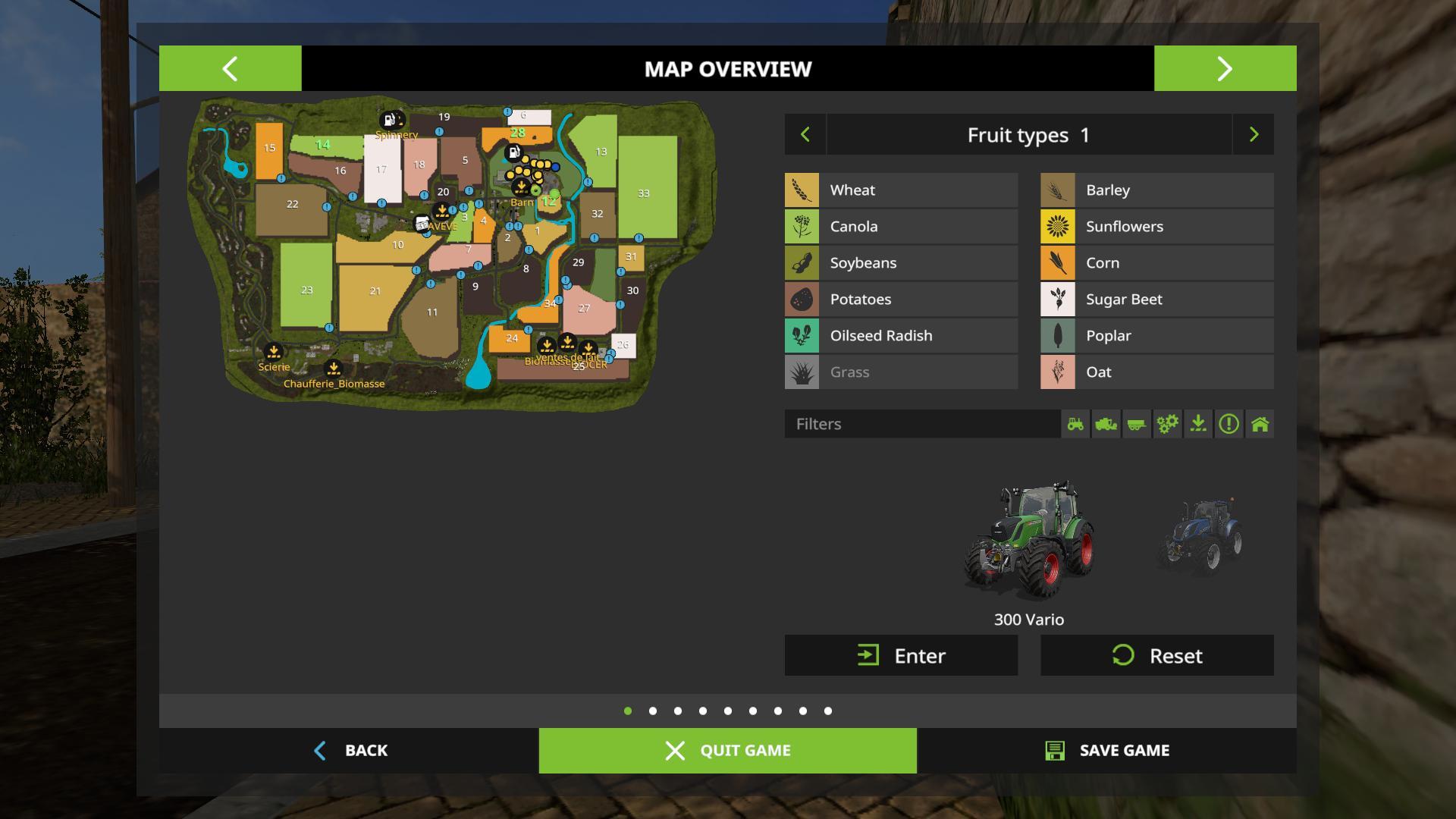
Task: Enable the Grass fruit type filter
Action: pyautogui.click(x=901, y=372)
